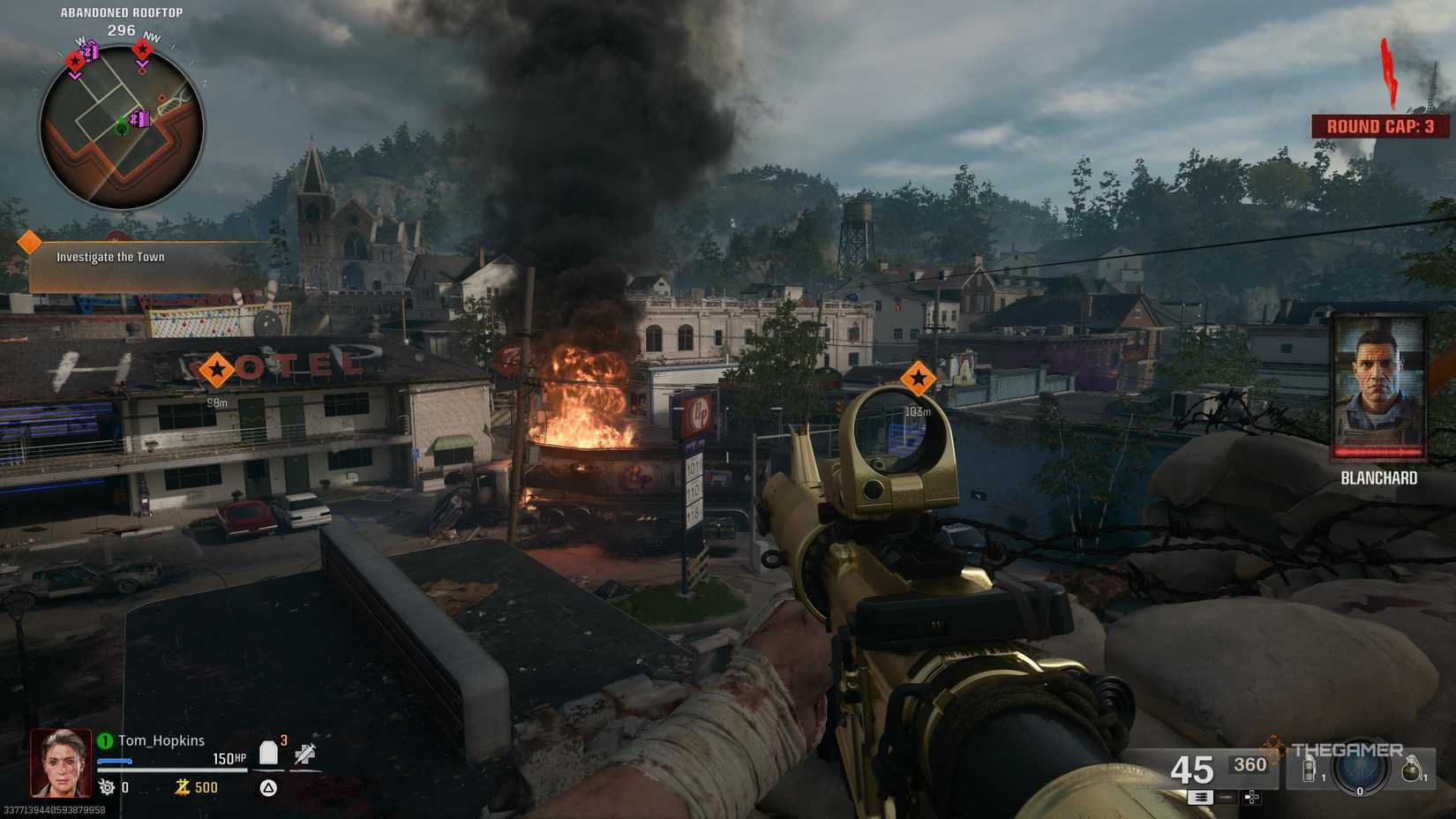This screenshot has width=1456, height=819.
Task: Click the essence points icon showing 500
Action: (x=184, y=787)
